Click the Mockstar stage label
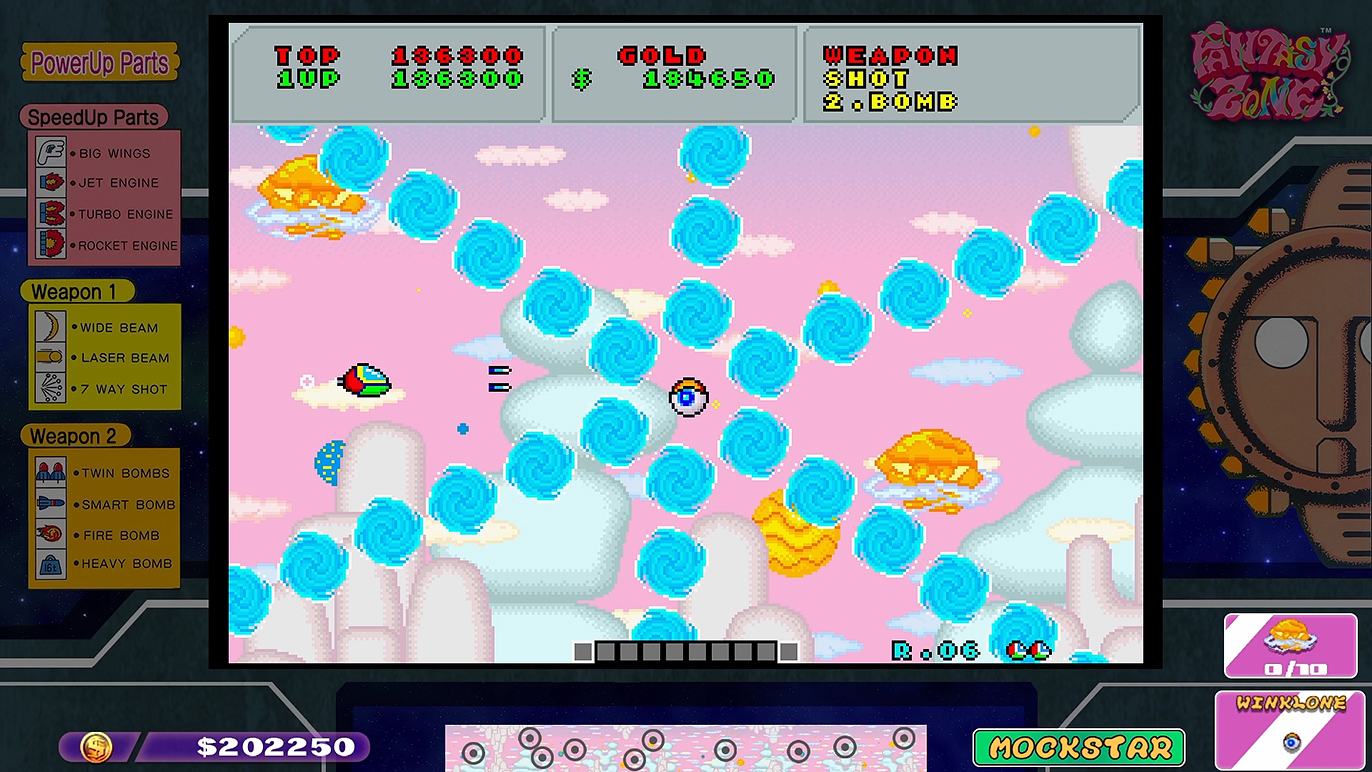 tap(1079, 747)
